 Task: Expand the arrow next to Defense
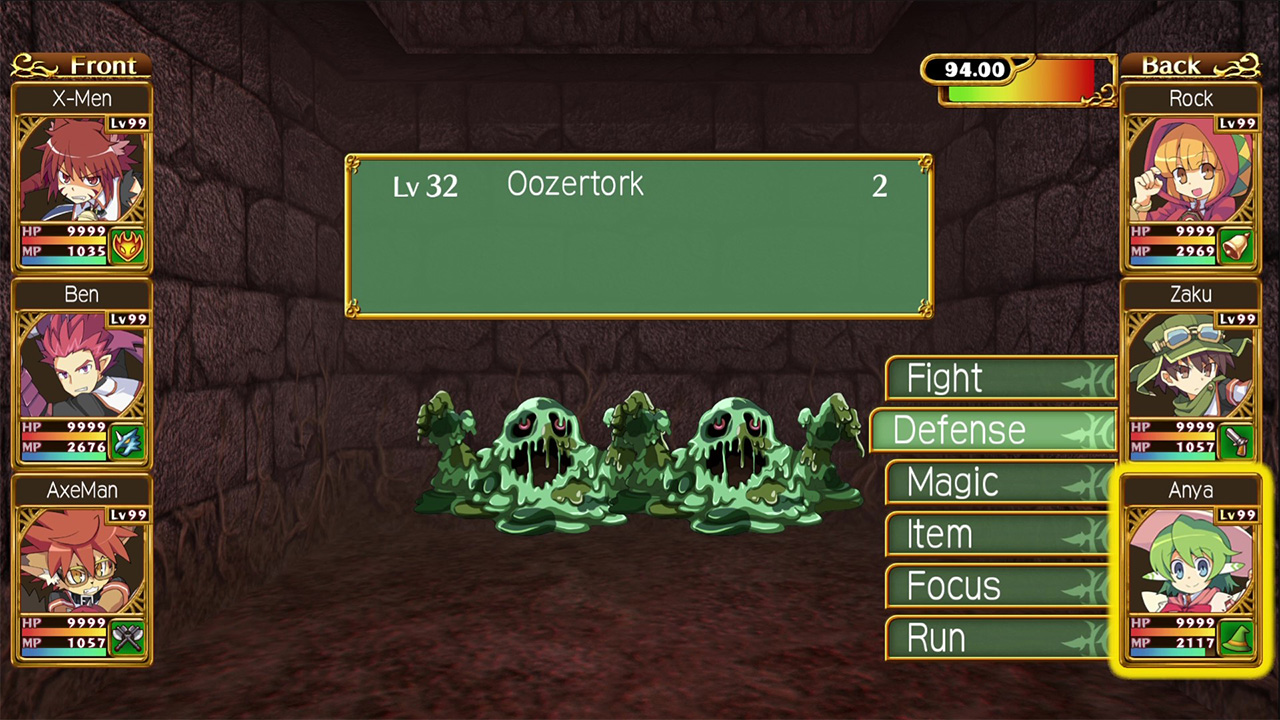pyautogui.click(x=1090, y=430)
